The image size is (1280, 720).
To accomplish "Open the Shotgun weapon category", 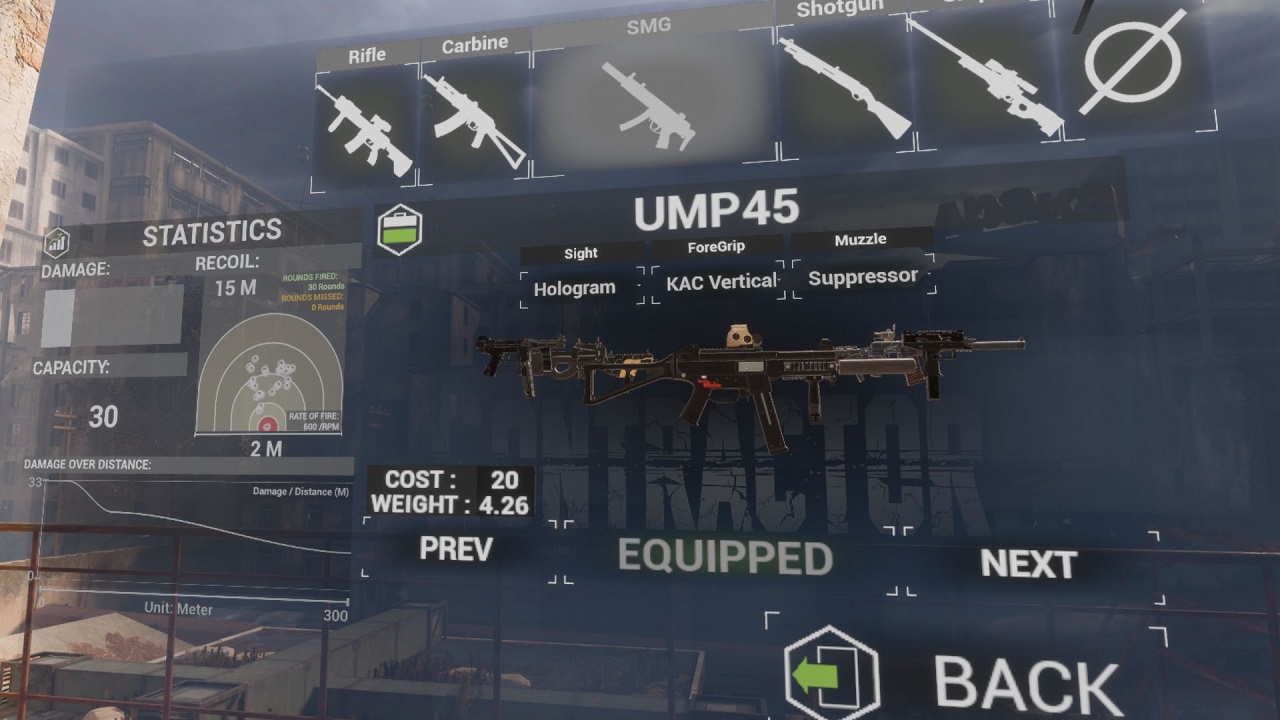I will click(843, 87).
